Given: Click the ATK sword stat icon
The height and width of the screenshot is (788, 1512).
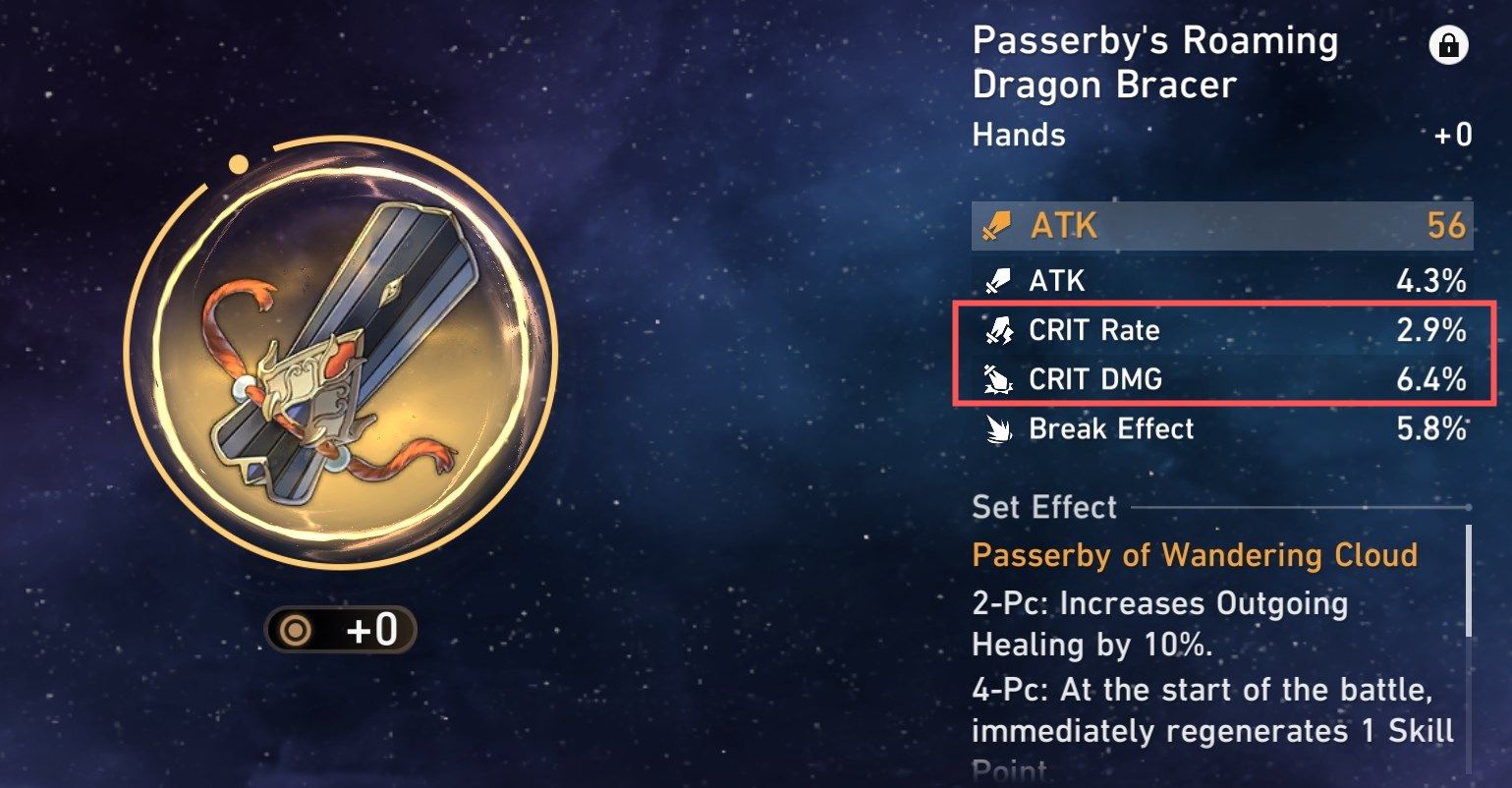Looking at the screenshot, I should (995, 226).
